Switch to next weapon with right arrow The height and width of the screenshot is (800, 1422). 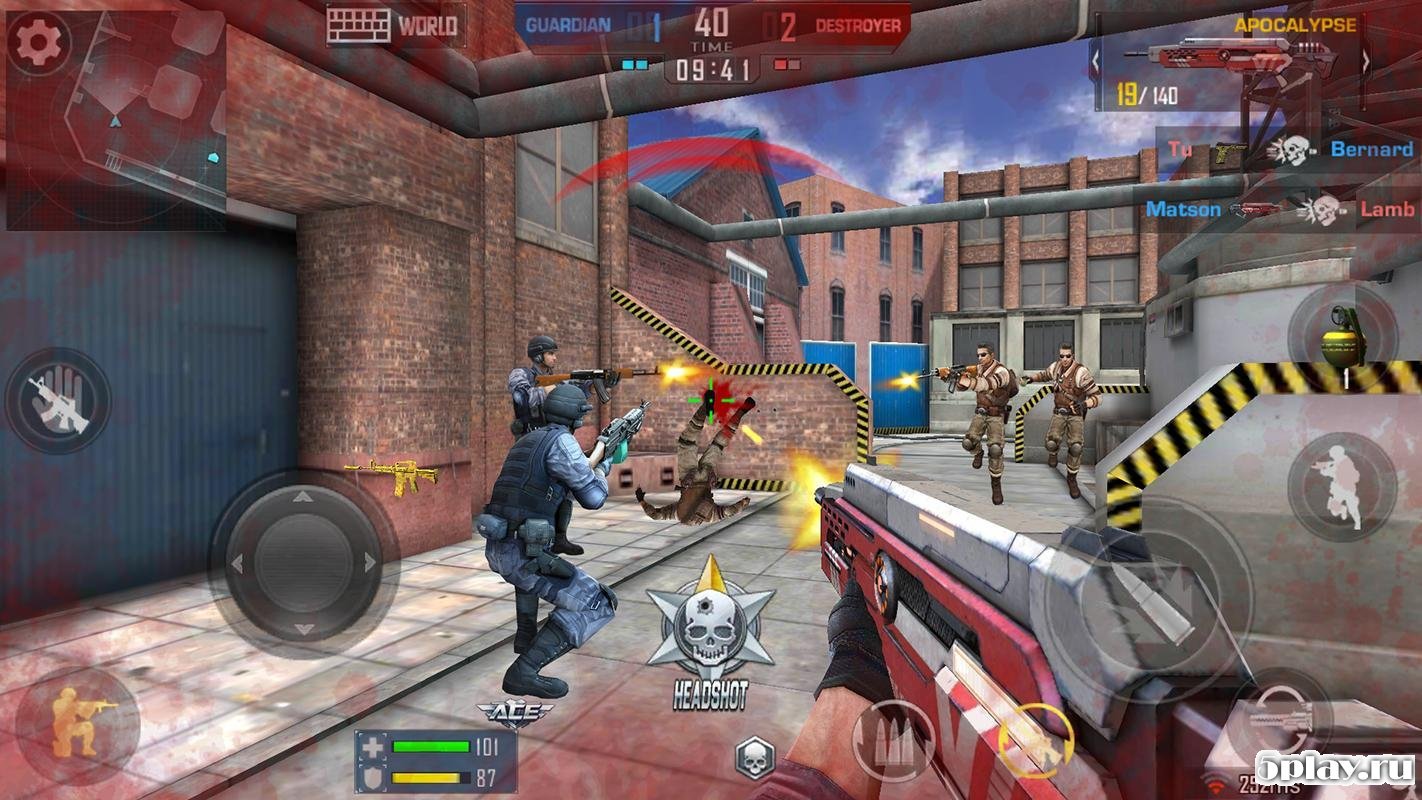click(x=1365, y=62)
